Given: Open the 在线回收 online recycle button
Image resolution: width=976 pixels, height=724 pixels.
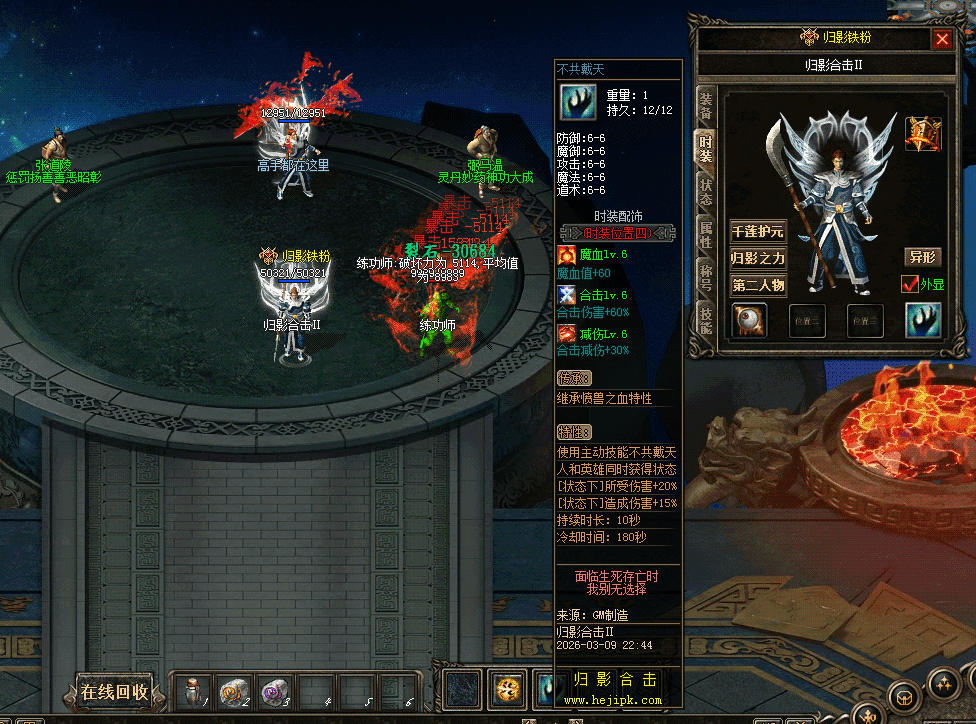Looking at the screenshot, I should [x=114, y=691].
